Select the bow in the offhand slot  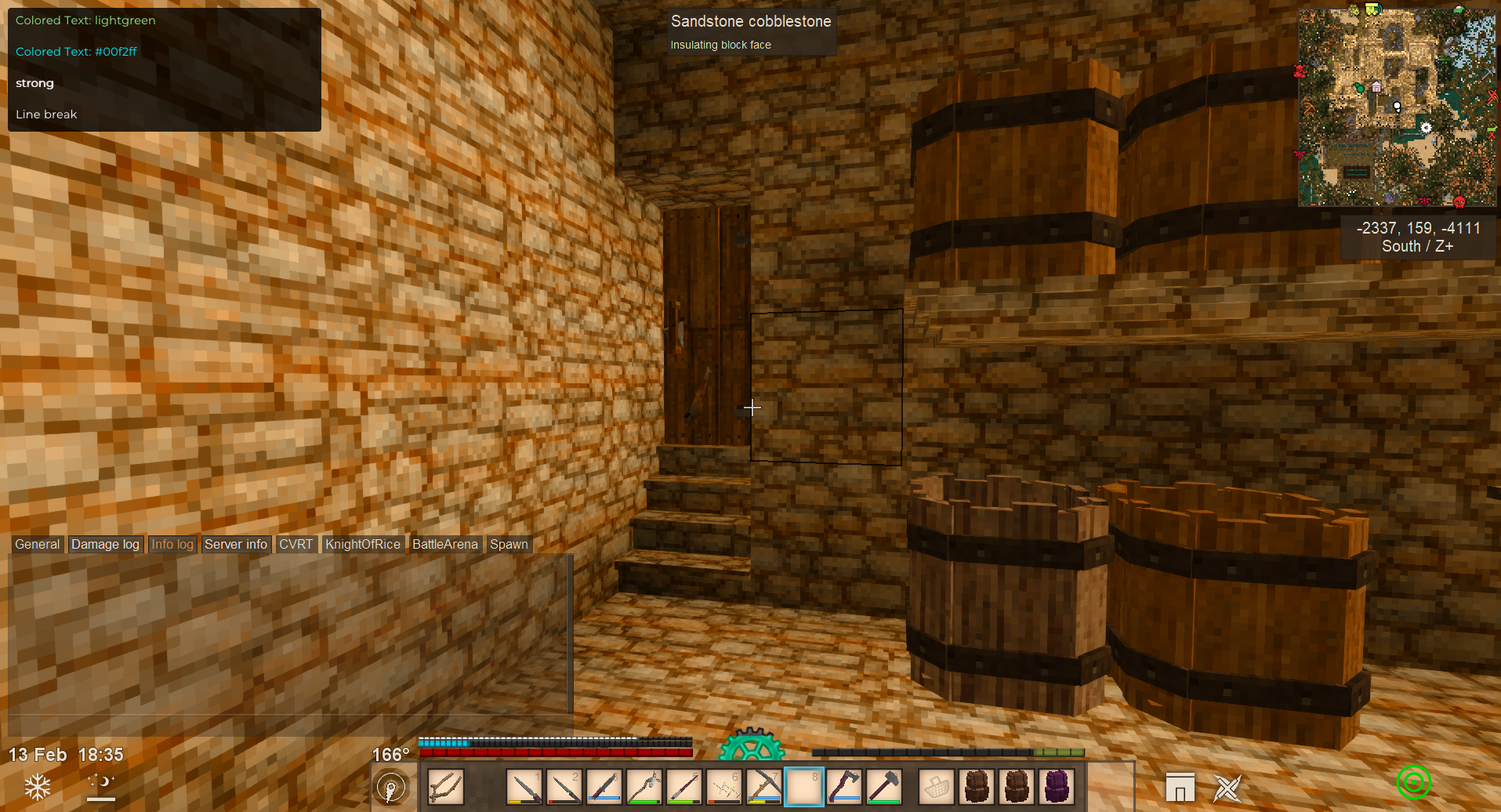tap(446, 787)
